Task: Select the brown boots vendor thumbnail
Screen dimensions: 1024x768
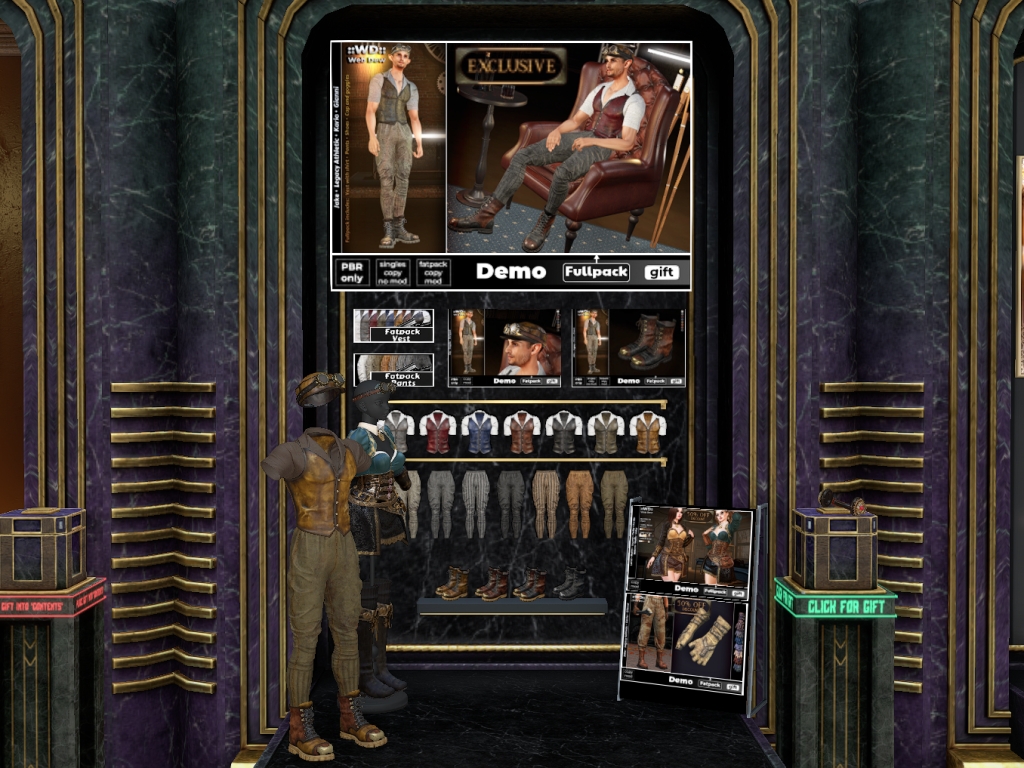Action: point(629,347)
